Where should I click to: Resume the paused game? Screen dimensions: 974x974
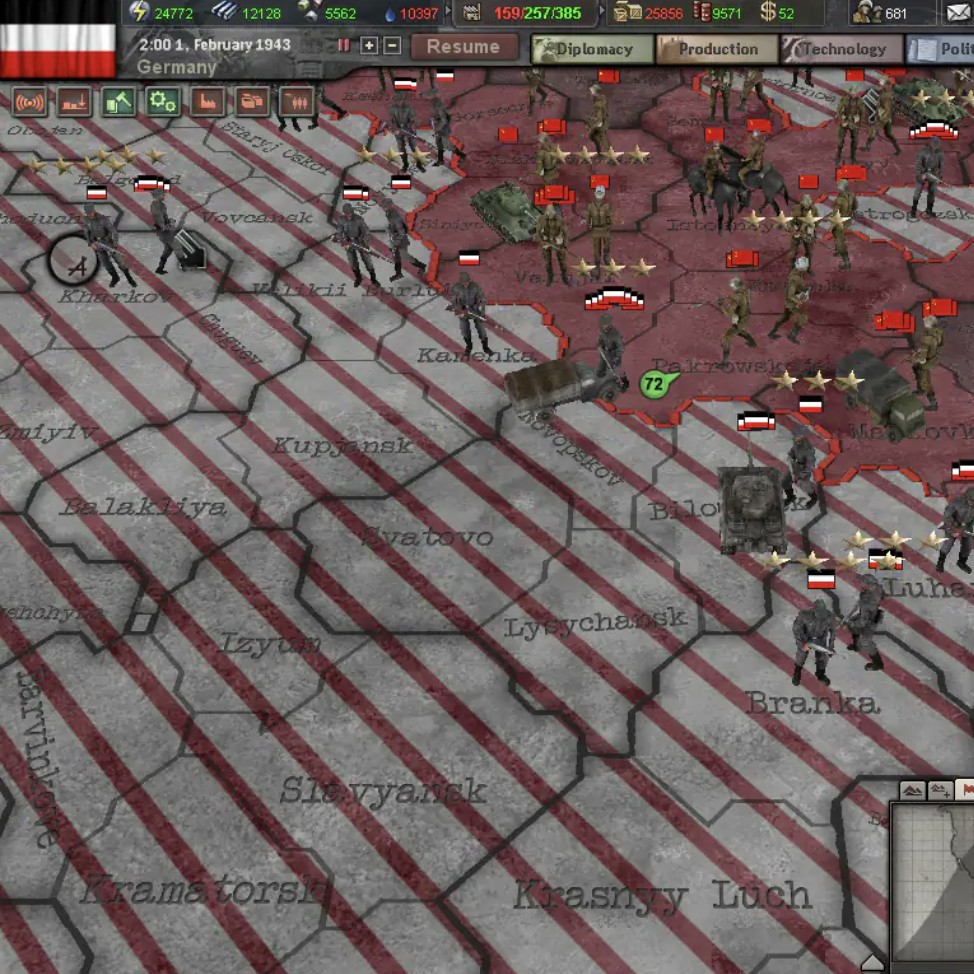(463, 47)
